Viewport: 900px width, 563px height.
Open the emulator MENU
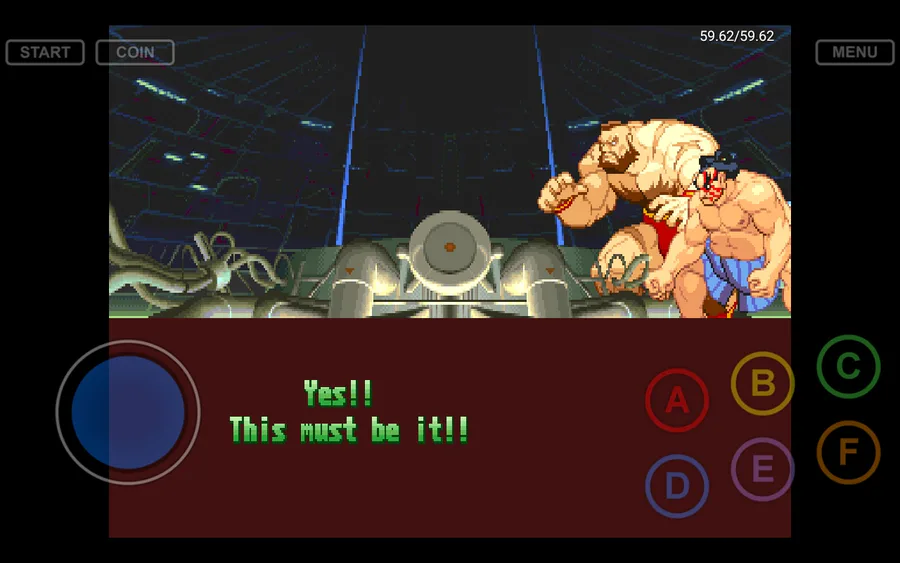[x=854, y=52]
